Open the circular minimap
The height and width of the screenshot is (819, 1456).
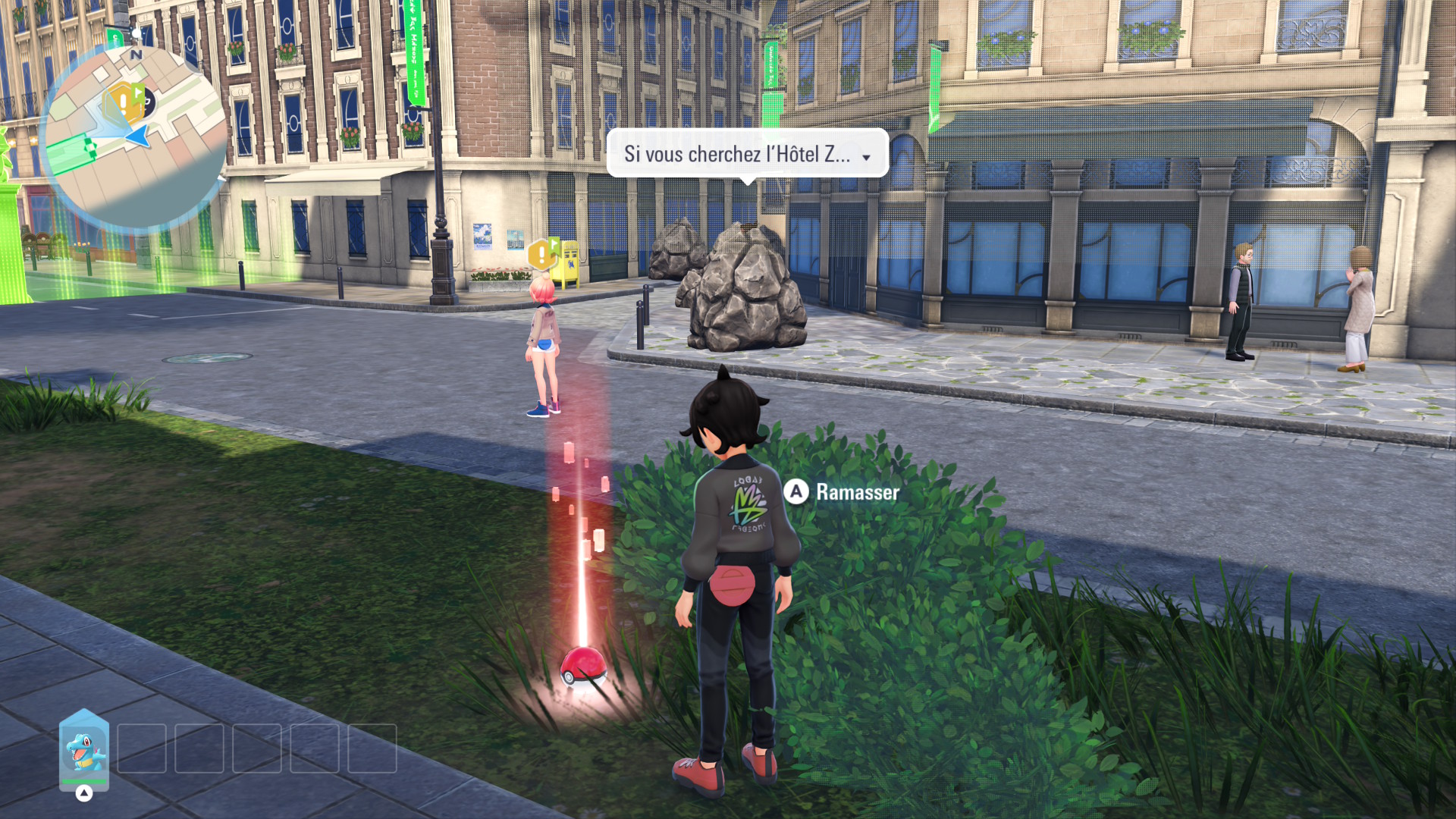(136, 136)
